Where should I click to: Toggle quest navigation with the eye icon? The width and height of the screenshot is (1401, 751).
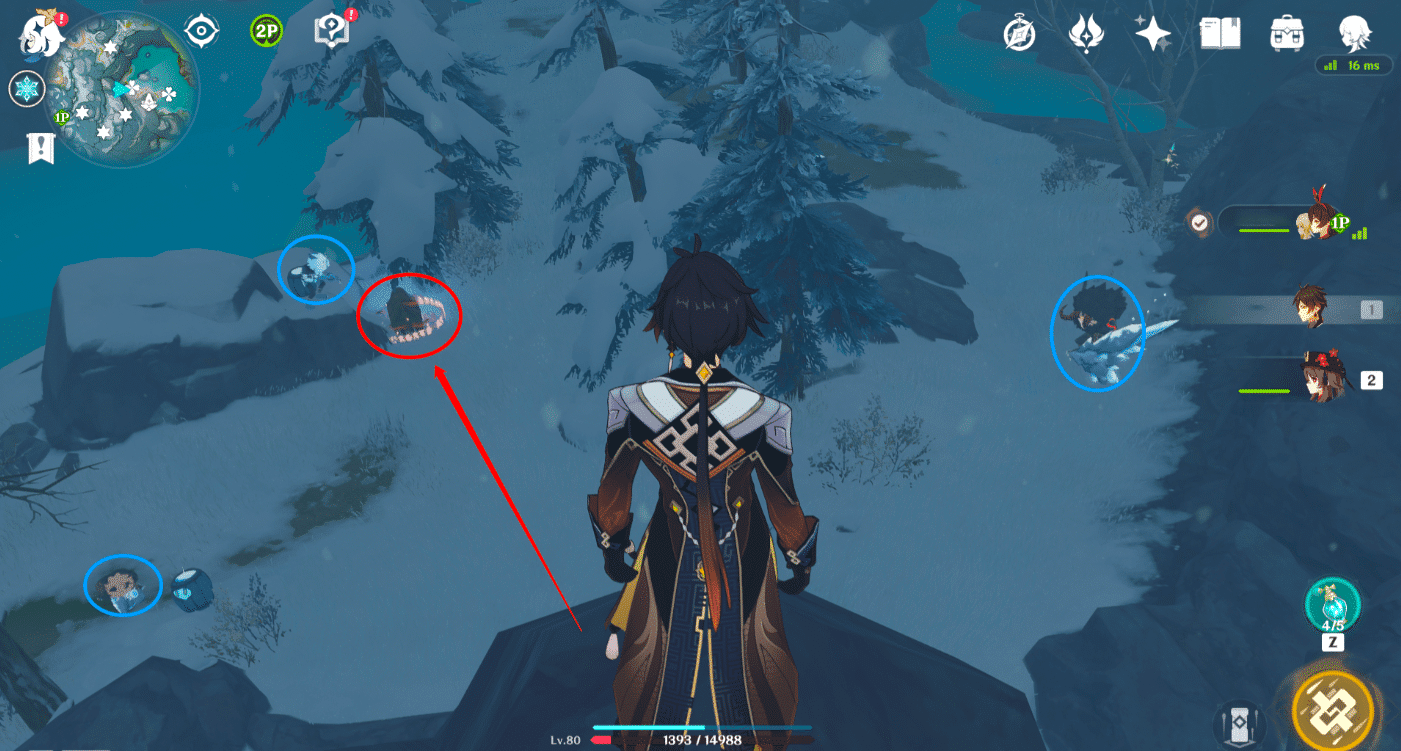pyautogui.click(x=203, y=30)
